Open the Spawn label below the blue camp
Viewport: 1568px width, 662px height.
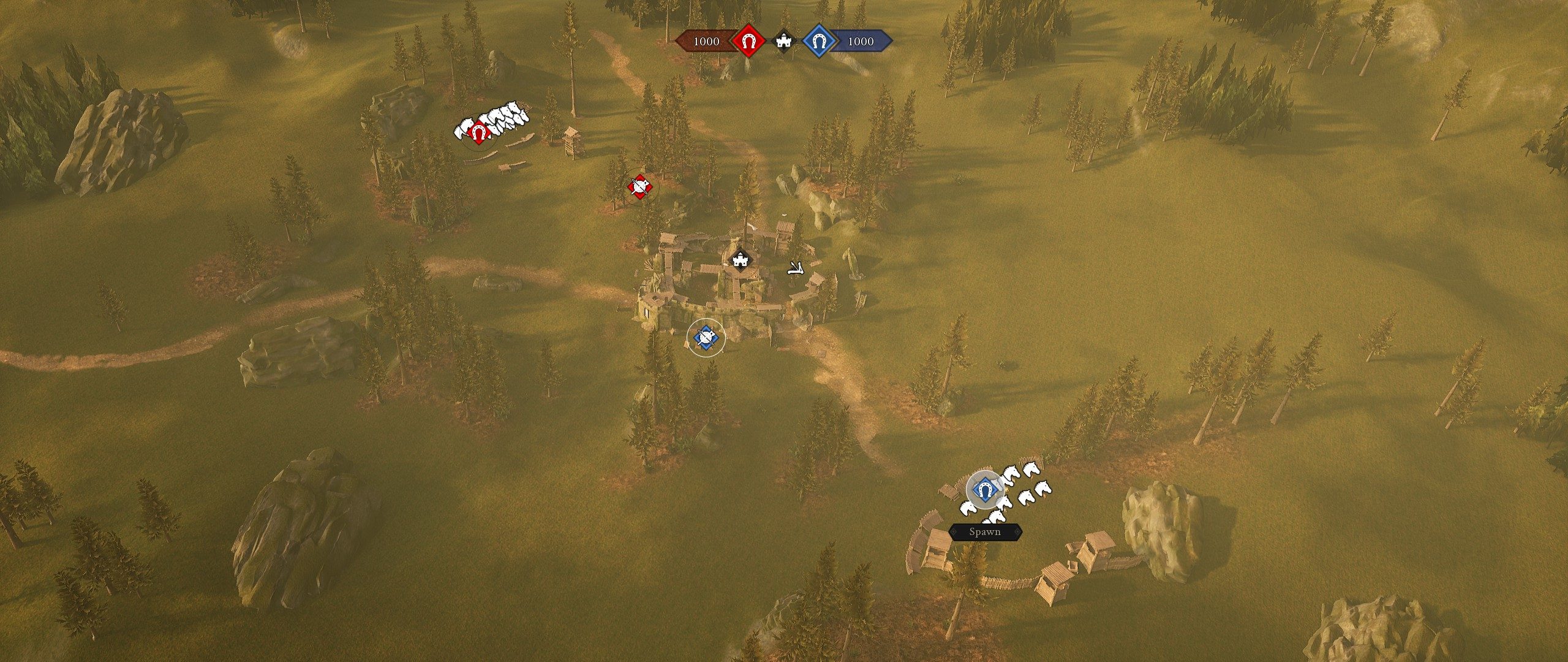coord(986,531)
